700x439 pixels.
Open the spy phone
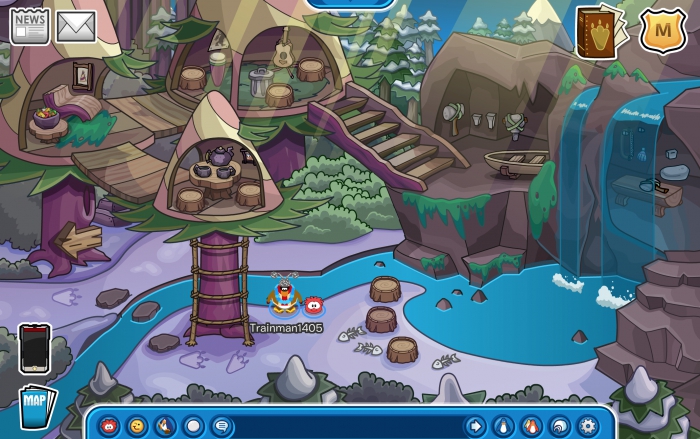(35, 349)
